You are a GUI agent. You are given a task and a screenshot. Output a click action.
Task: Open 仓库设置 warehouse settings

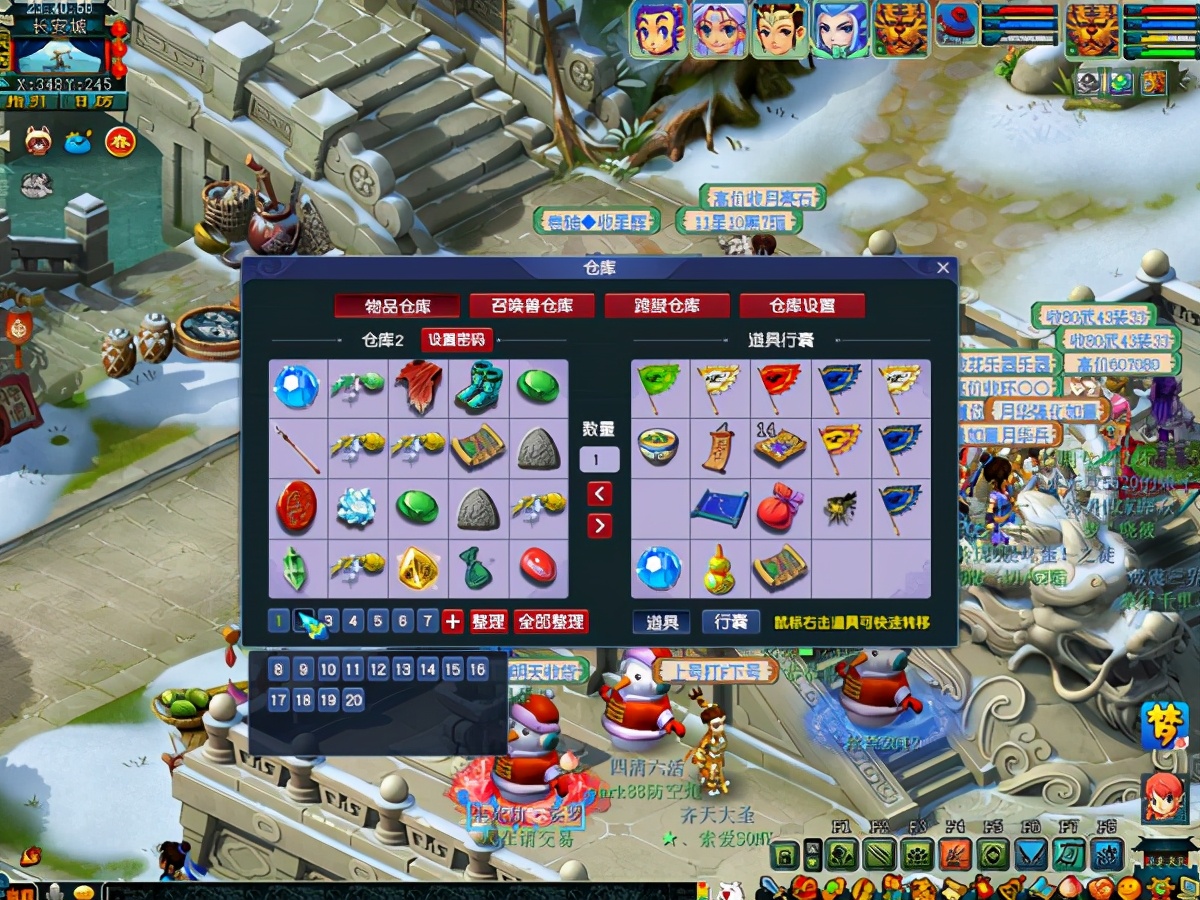(802, 306)
